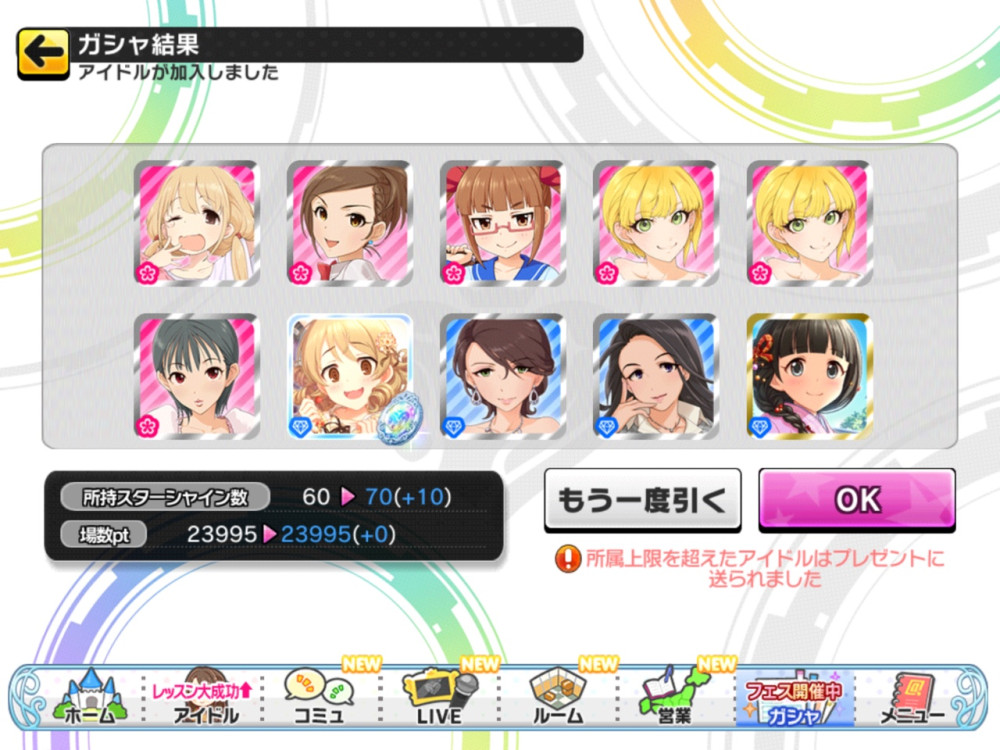Open the ルーム menu

click(558, 697)
